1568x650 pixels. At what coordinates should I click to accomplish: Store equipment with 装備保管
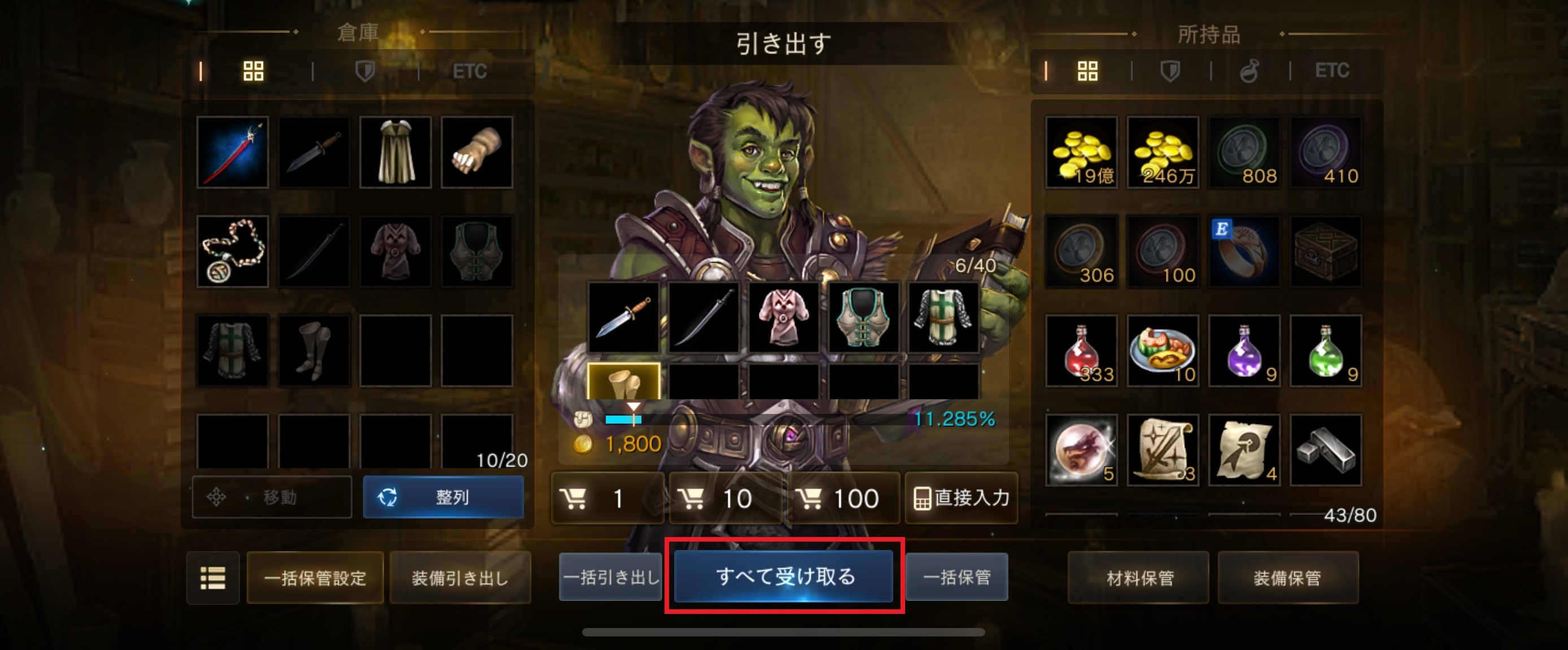coord(1287,578)
